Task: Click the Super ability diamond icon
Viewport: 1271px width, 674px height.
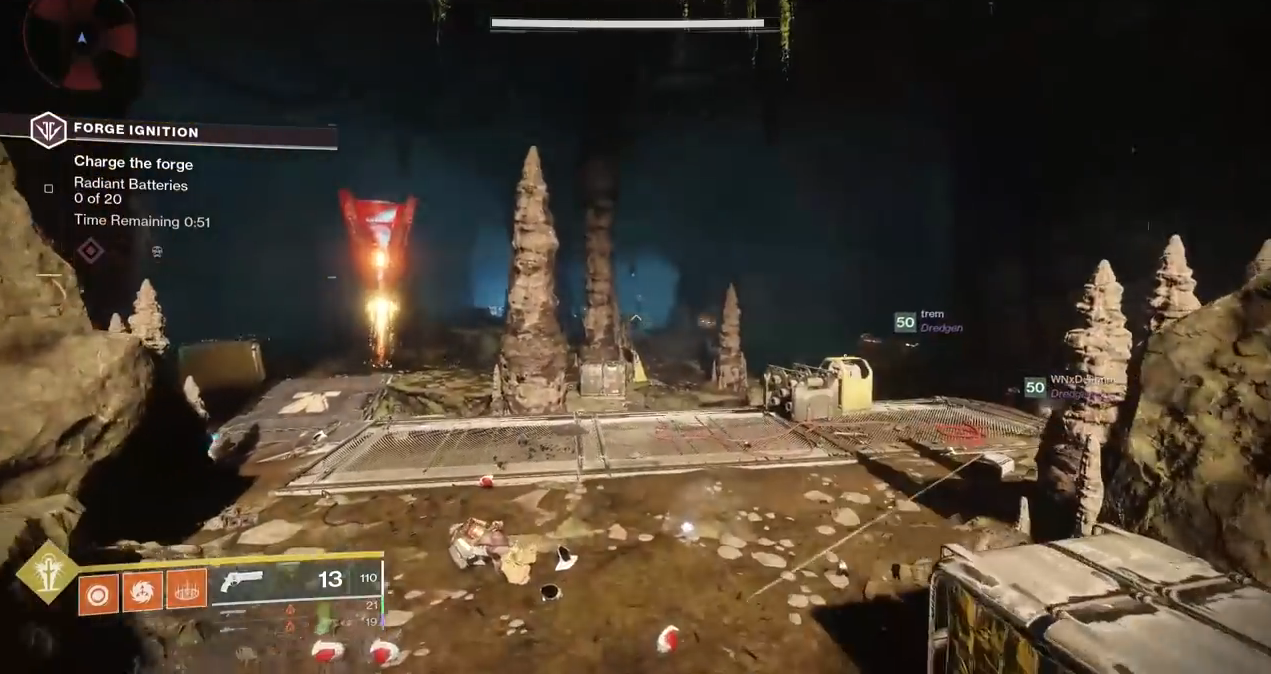Action: coord(46,573)
